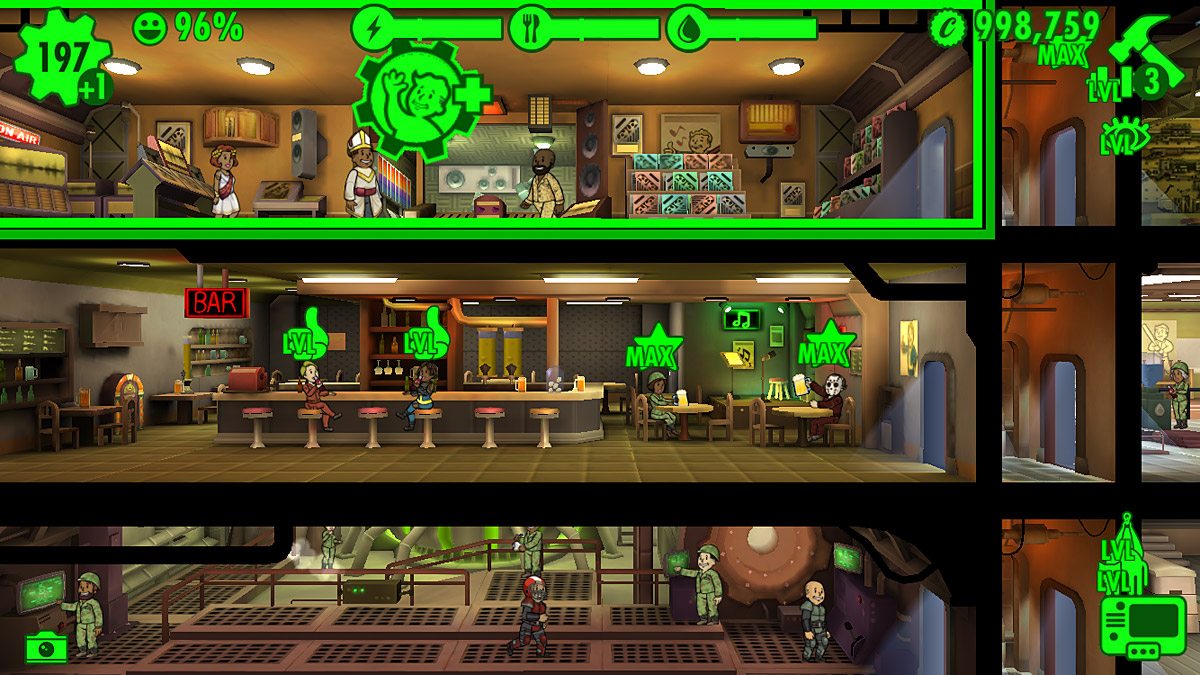
Task: Tap the eye-shaped LVL icon
Action: point(1125,136)
